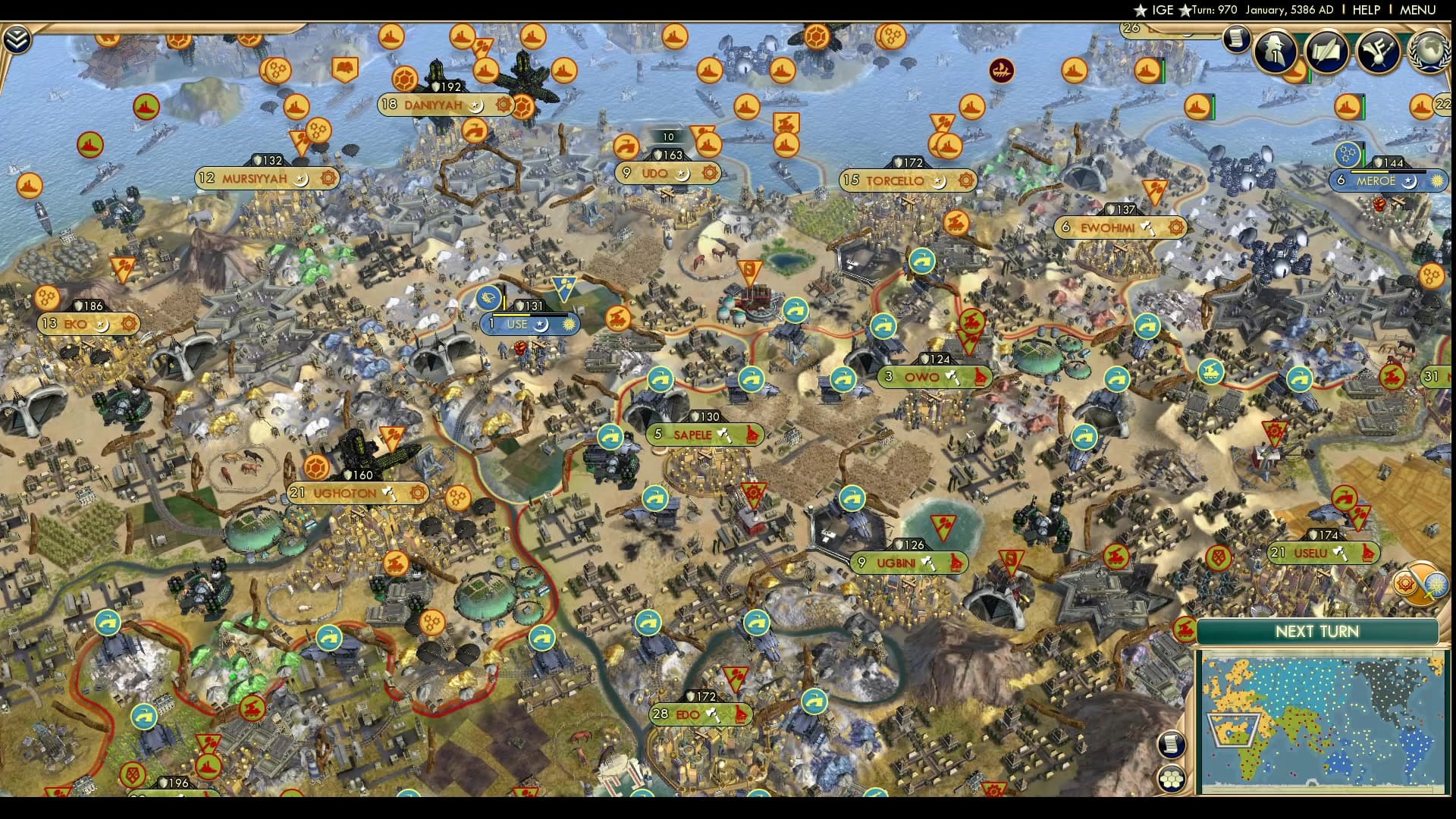This screenshot has height=819, width=1456.
Task: Open the World Congress laurel globe icon
Action: [x=1429, y=53]
